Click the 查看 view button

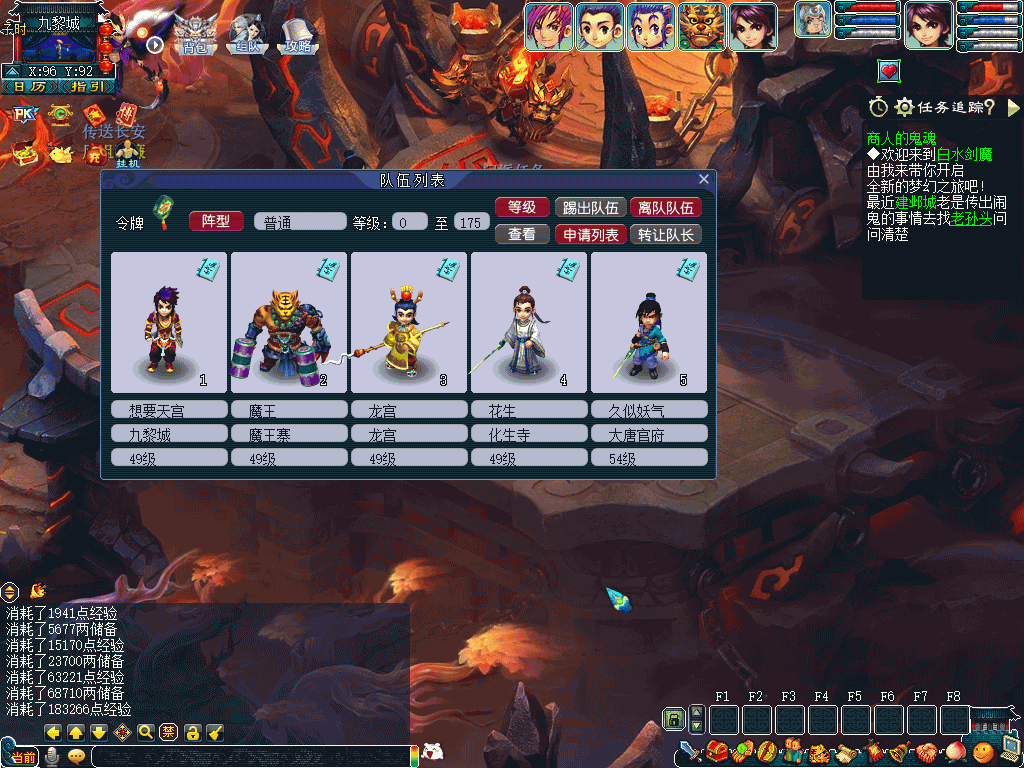pos(522,235)
